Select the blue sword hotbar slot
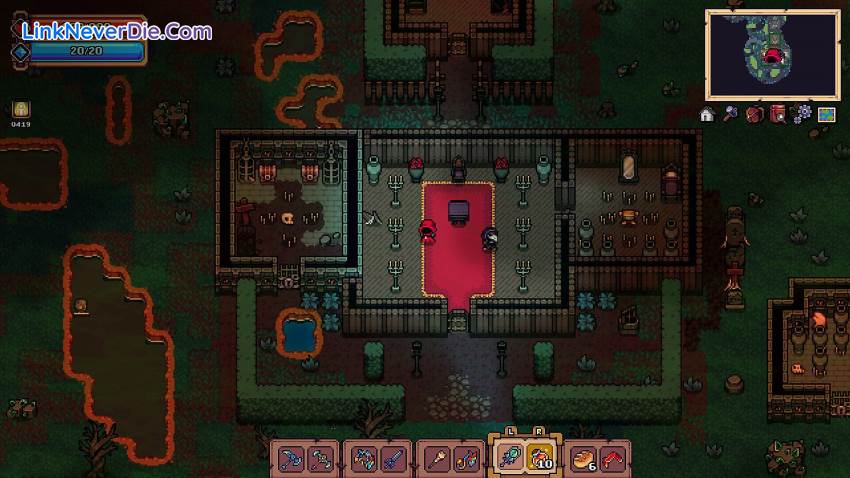This screenshot has width=850, height=478. click(x=393, y=458)
